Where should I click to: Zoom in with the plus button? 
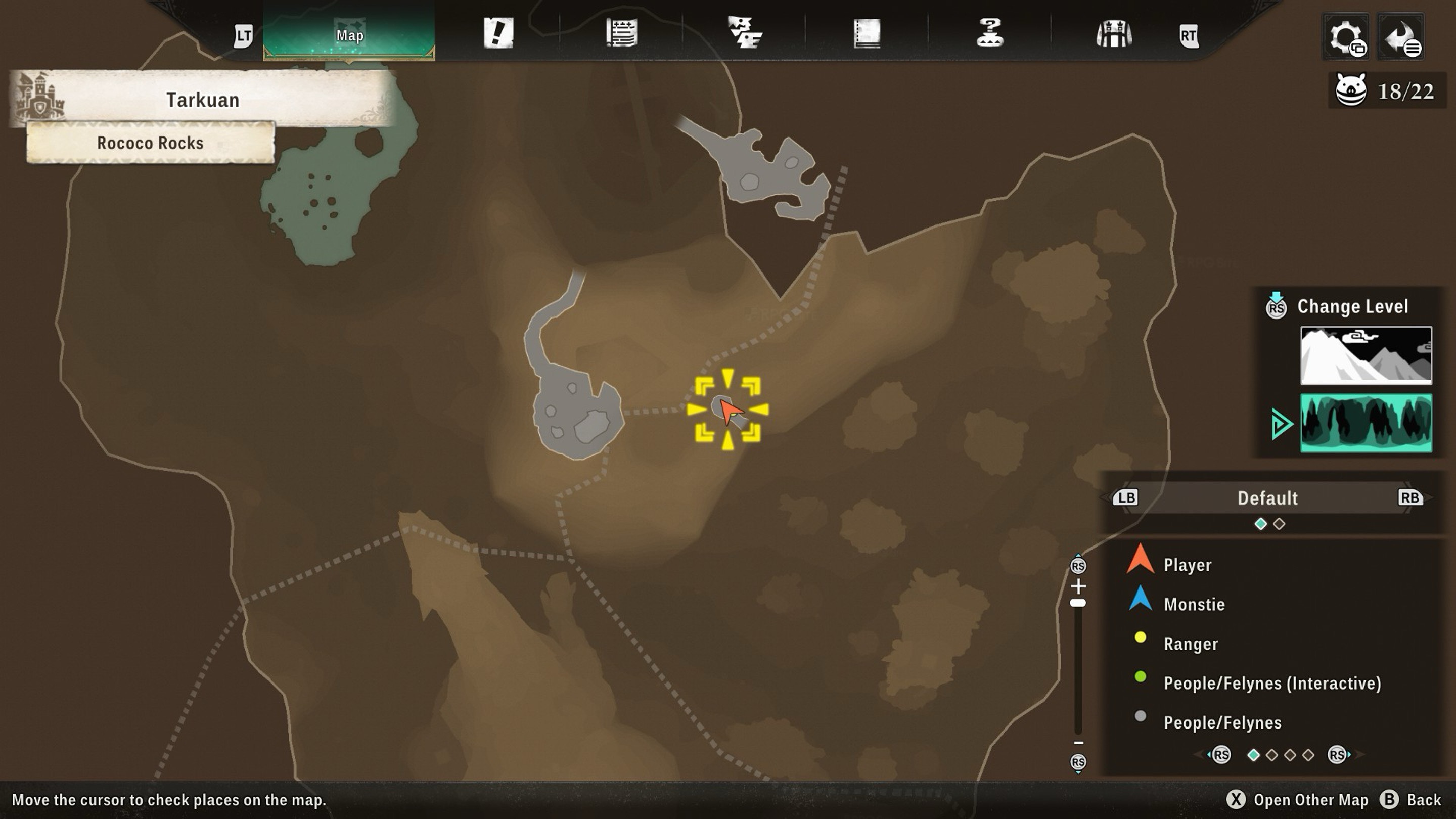pyautogui.click(x=1078, y=586)
